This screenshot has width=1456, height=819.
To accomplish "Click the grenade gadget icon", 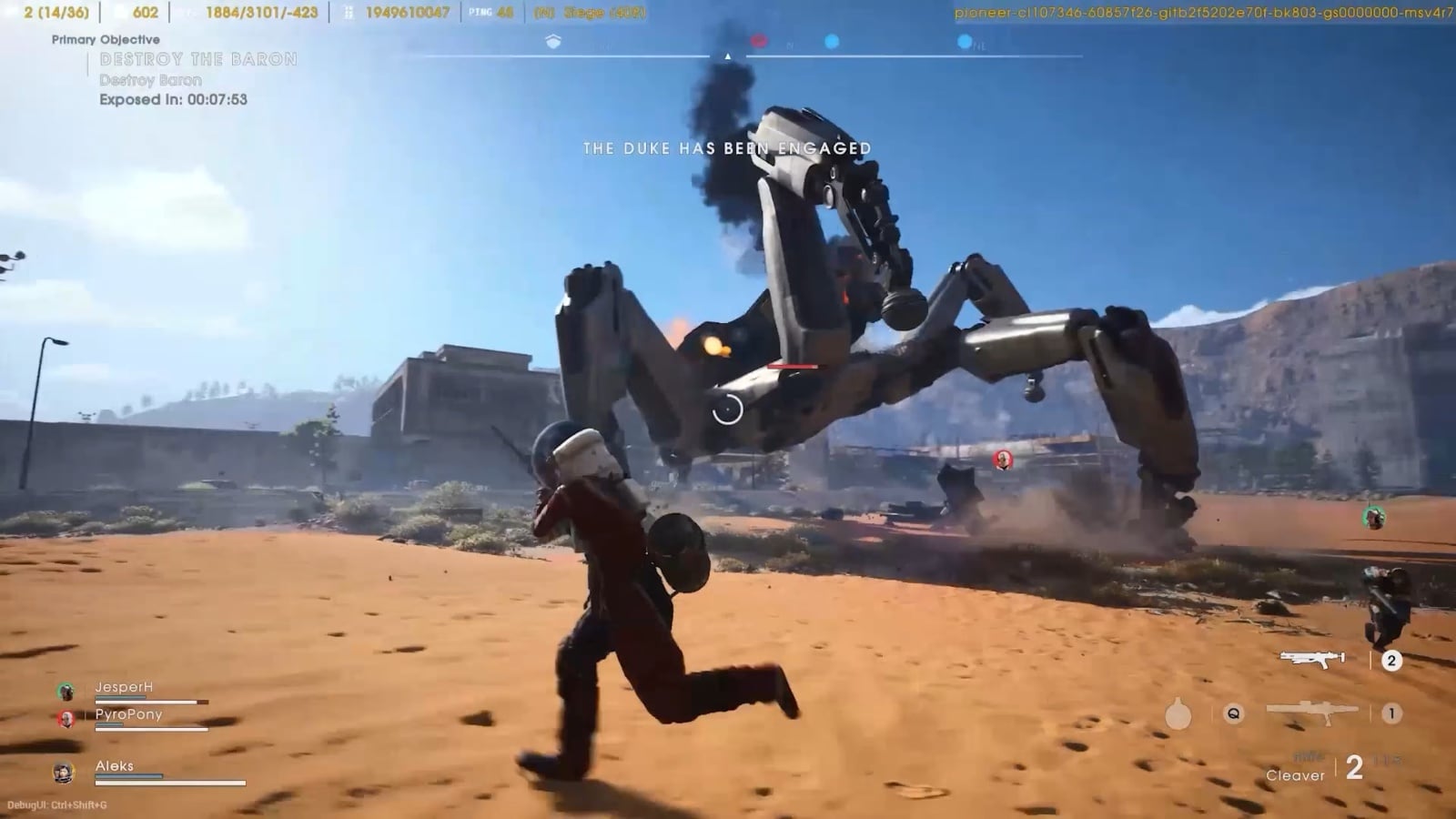I will (x=1178, y=713).
